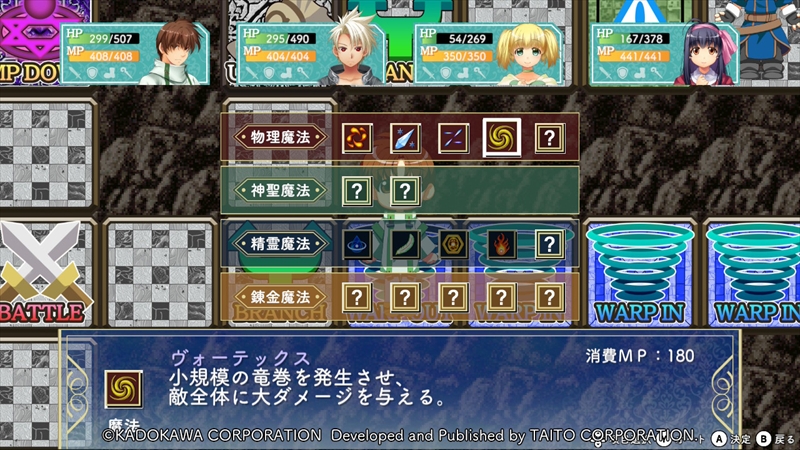
Task: Select the unknown spirit magic slot
Action: click(x=548, y=243)
